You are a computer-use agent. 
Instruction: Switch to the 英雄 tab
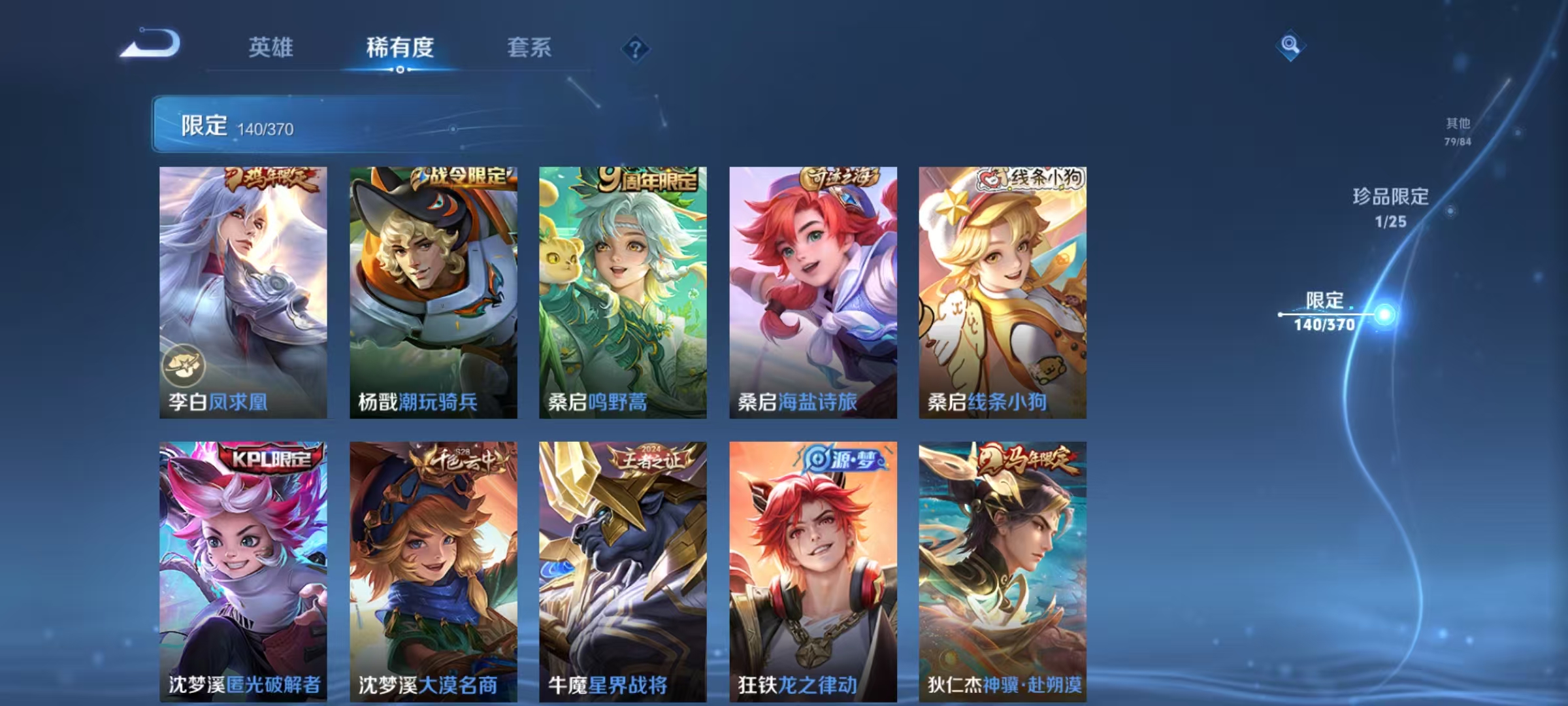(x=271, y=48)
